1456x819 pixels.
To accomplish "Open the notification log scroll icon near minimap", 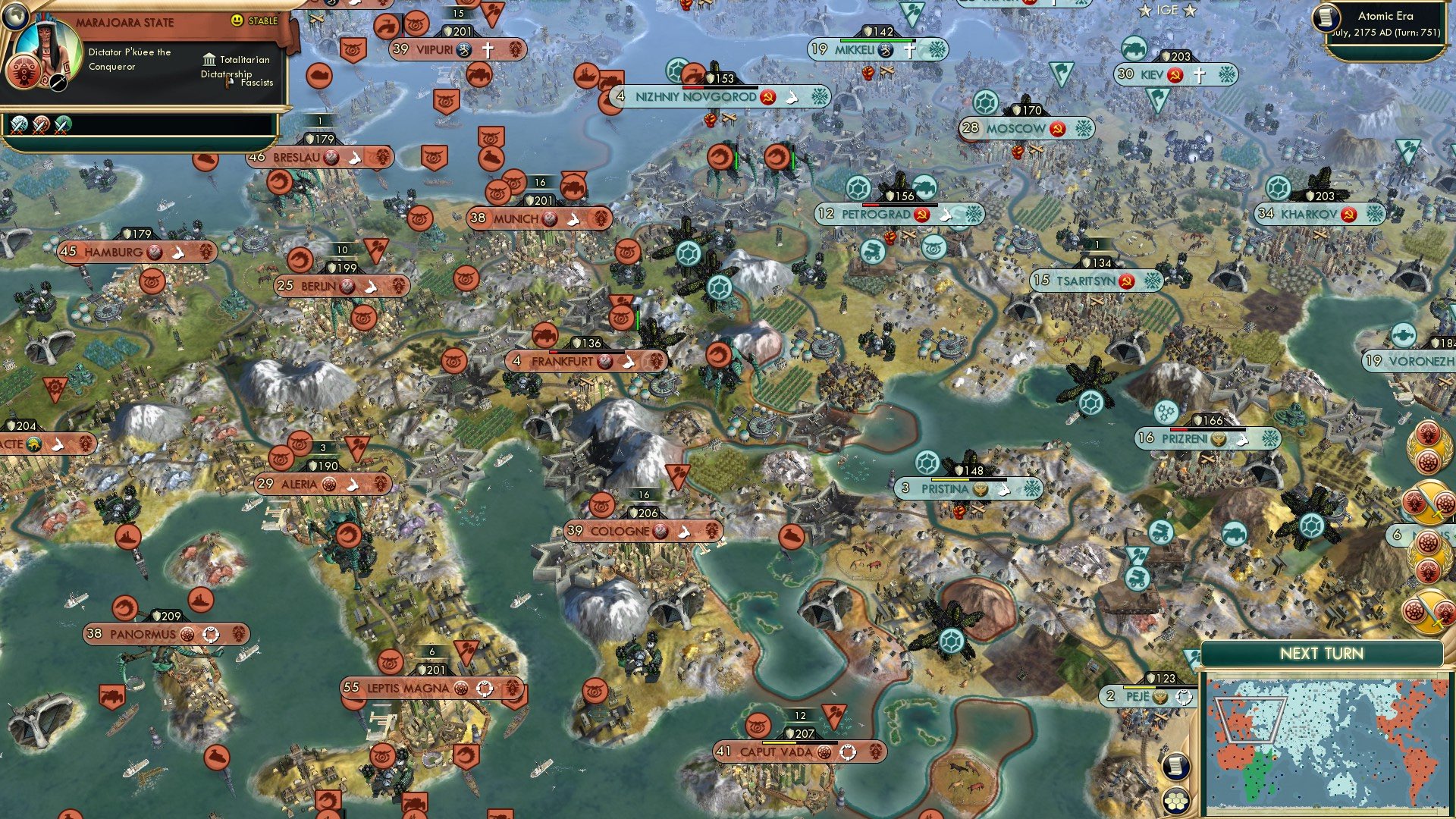I will pos(1175,766).
